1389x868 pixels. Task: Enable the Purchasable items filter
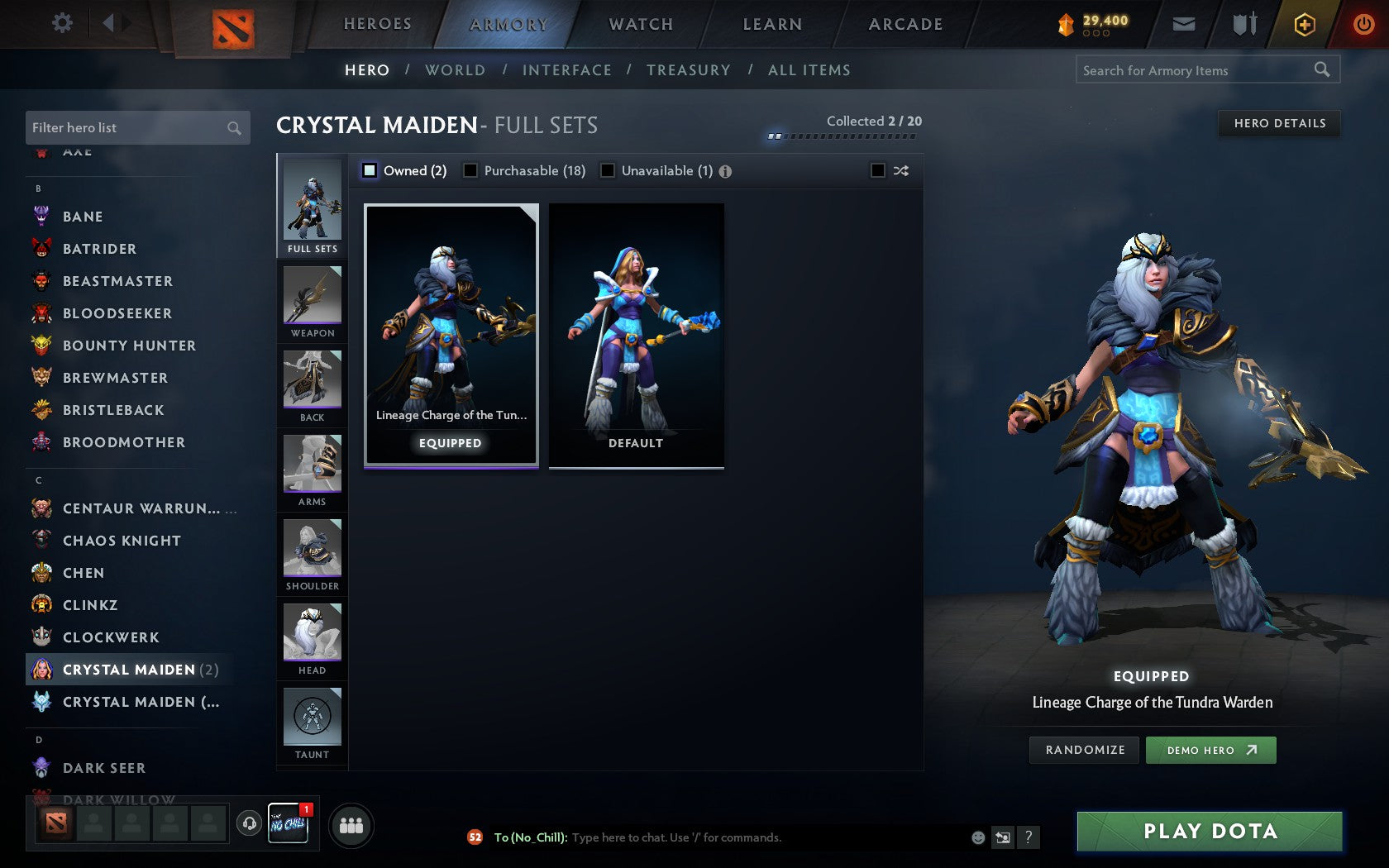pyautogui.click(x=471, y=170)
